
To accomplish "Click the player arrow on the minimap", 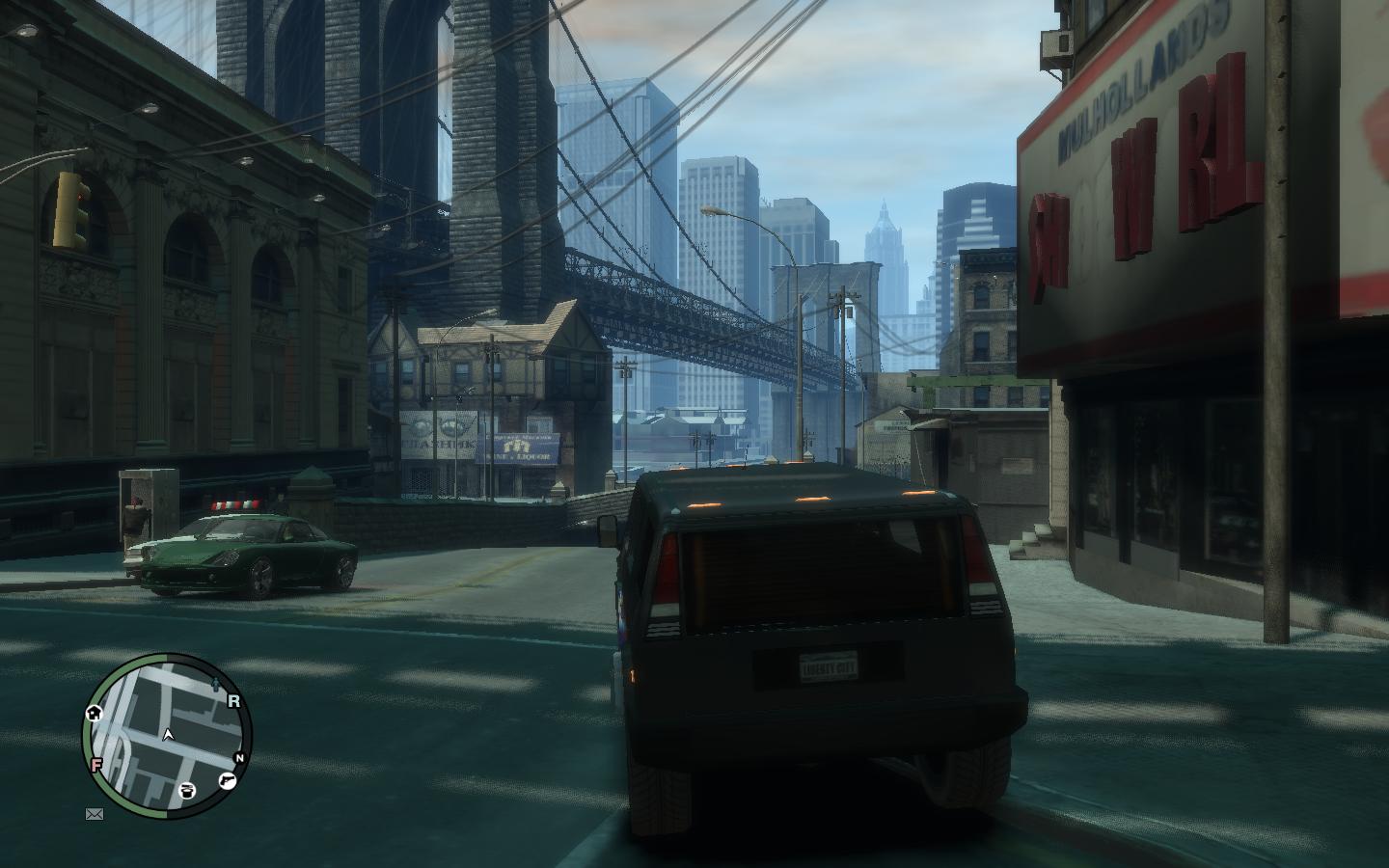I will pyautogui.click(x=169, y=735).
